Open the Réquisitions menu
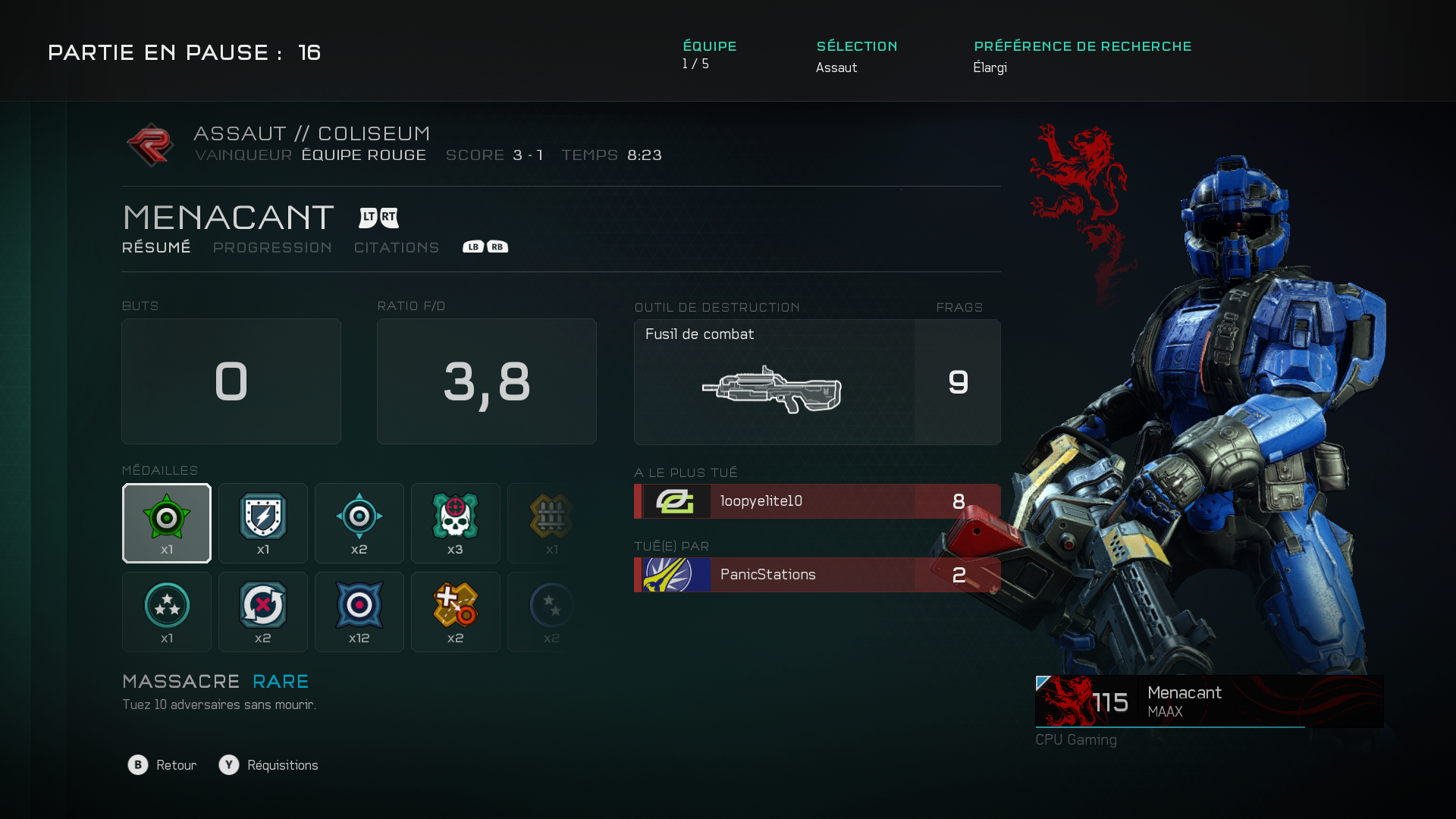Screen dimensions: 1456x819 269,765
